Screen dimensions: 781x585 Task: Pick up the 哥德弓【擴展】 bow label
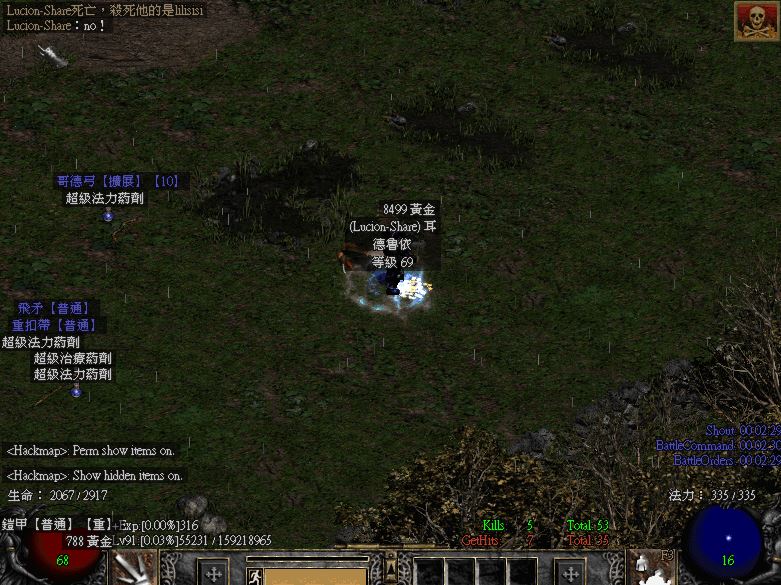117,181
